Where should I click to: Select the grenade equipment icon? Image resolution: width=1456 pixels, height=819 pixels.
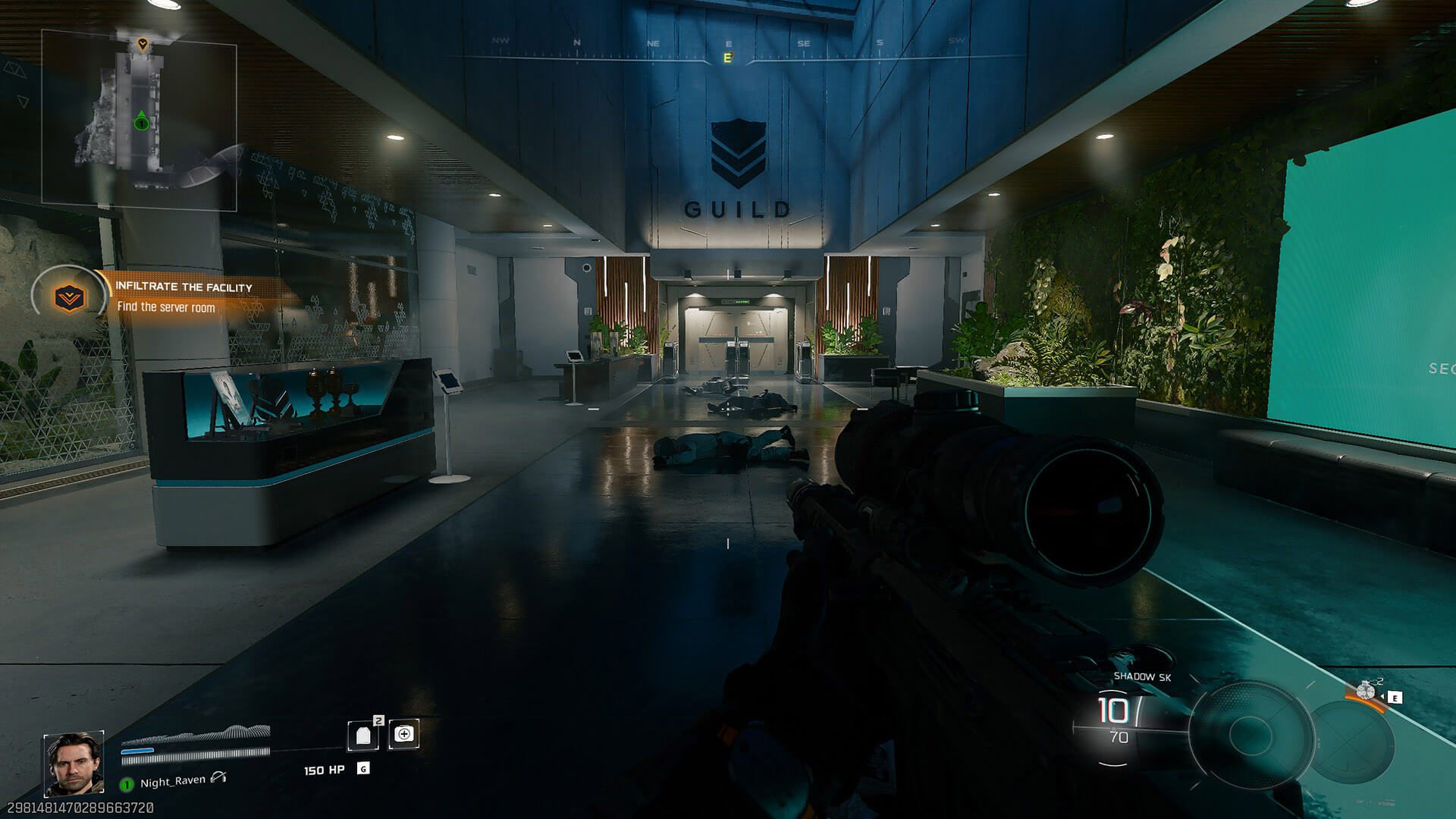click(1367, 691)
